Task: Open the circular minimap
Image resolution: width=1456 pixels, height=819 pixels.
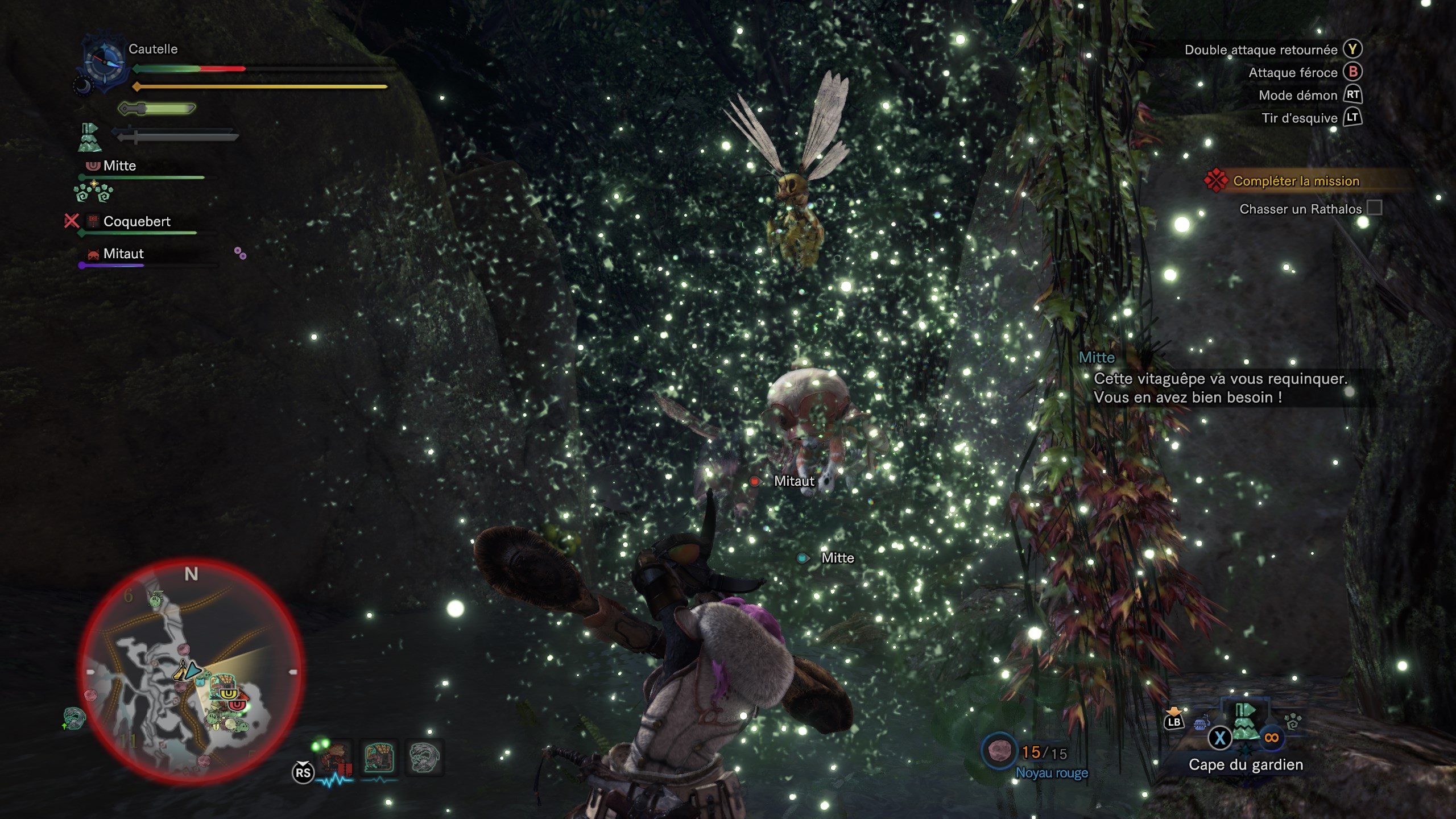Action: (191, 671)
